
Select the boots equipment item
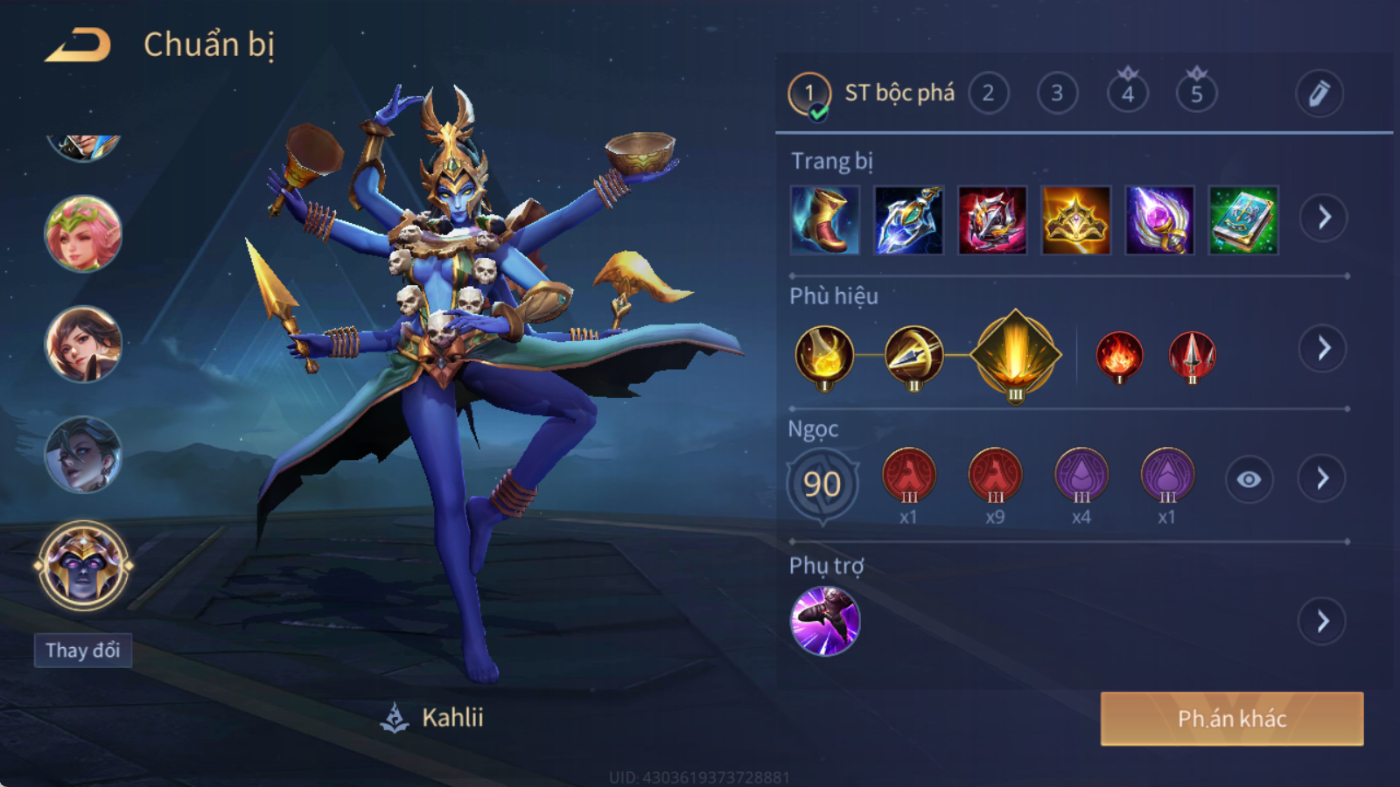pyautogui.click(x=824, y=220)
